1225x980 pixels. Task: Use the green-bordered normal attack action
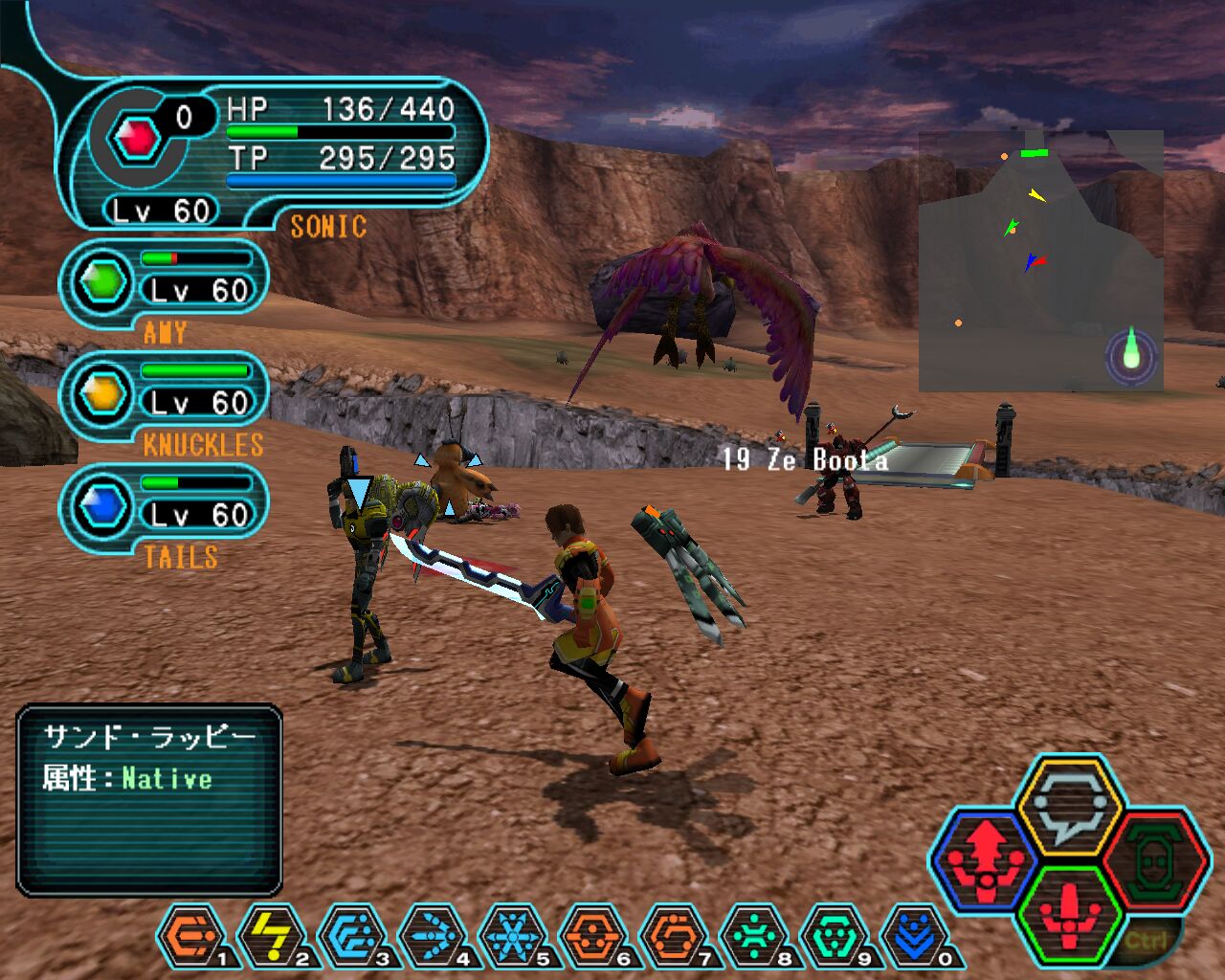click(1069, 912)
